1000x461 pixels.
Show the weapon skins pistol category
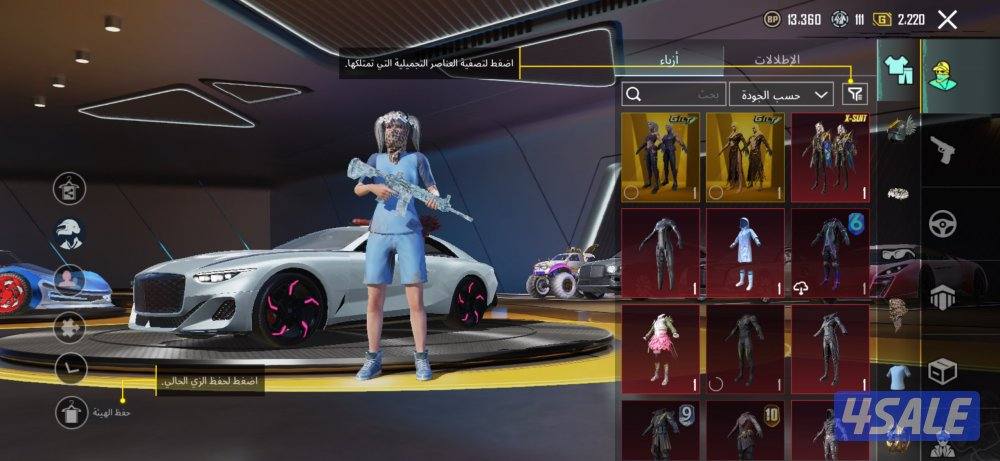943,148
